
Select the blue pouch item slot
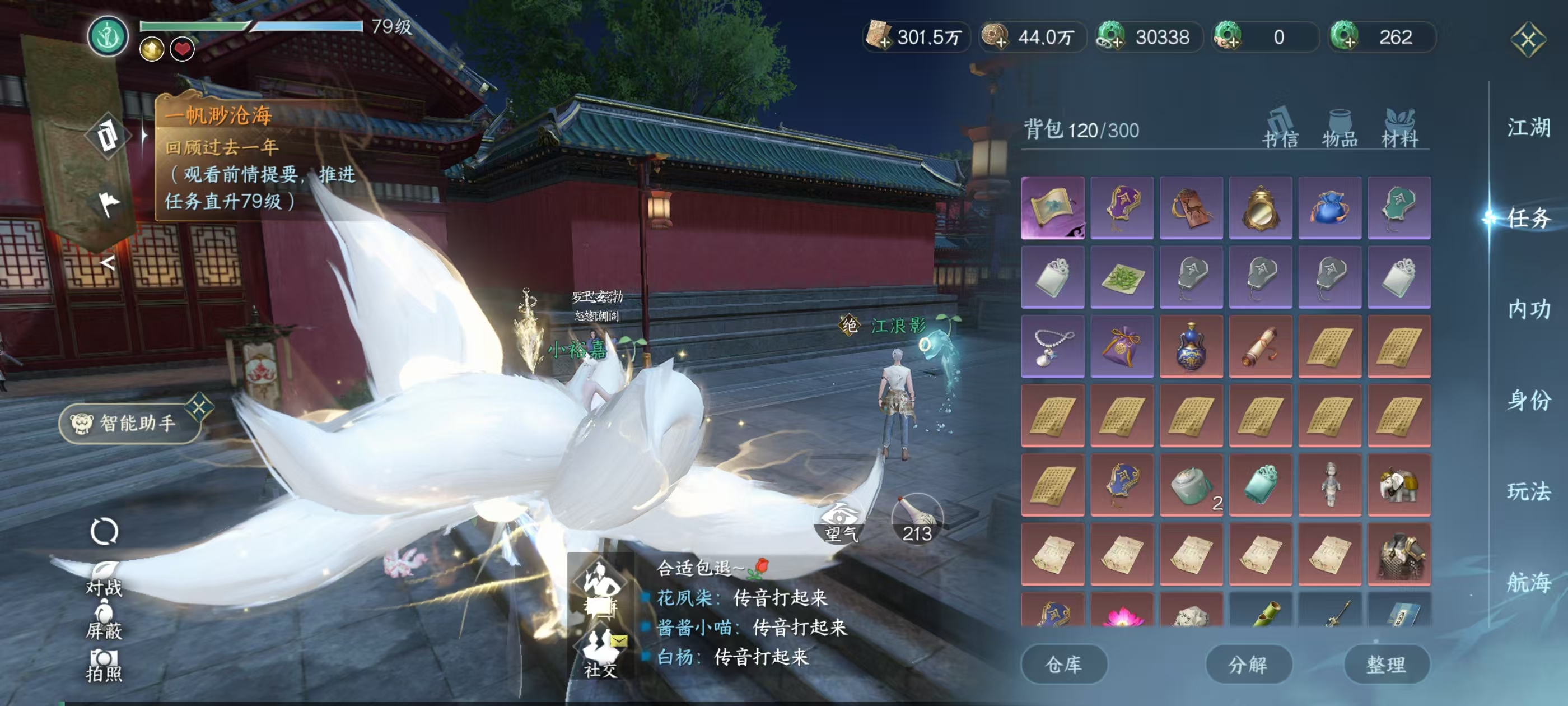(1329, 208)
